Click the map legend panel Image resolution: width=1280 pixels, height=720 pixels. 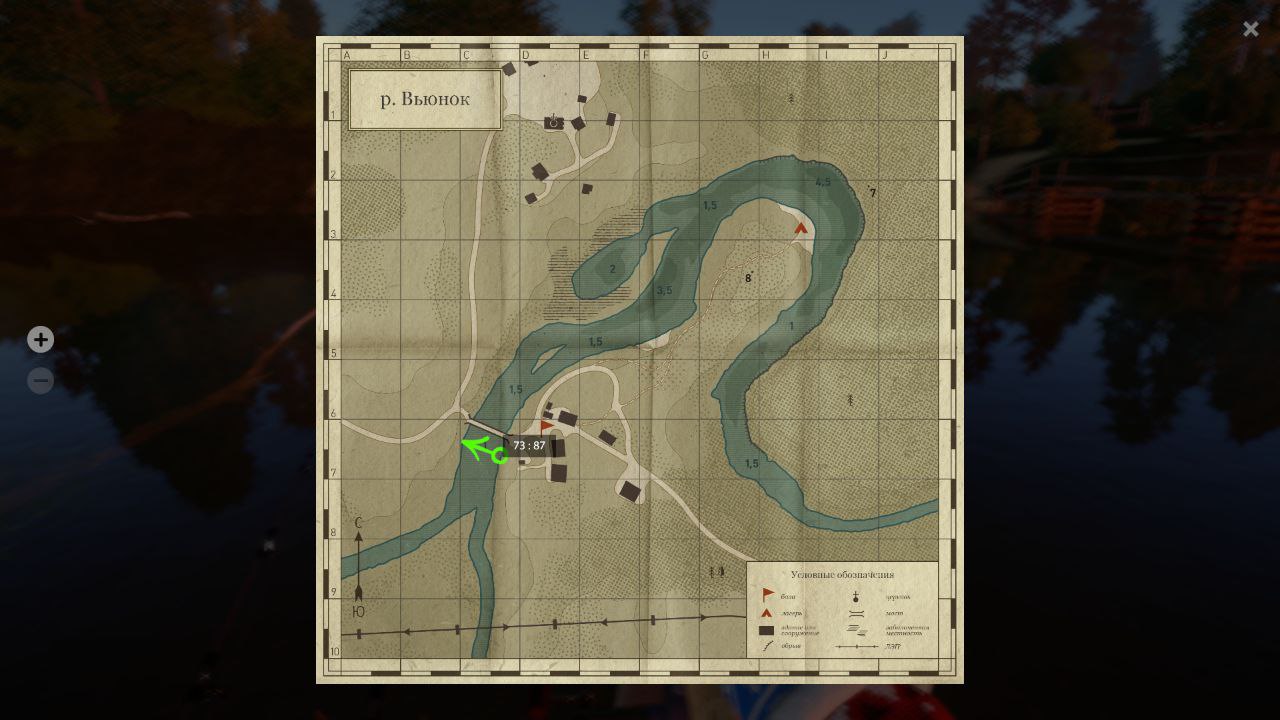(842, 608)
